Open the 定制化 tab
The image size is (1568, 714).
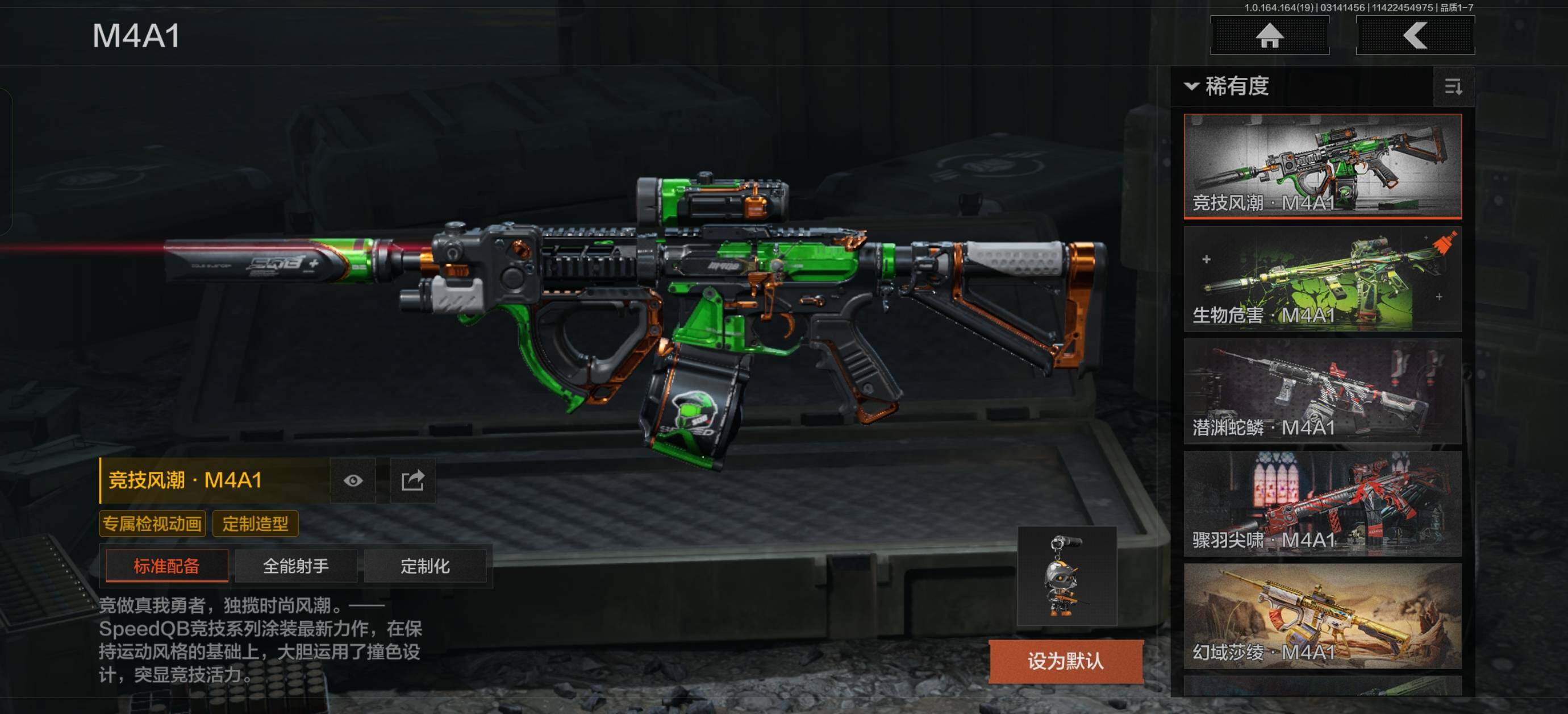[425, 566]
